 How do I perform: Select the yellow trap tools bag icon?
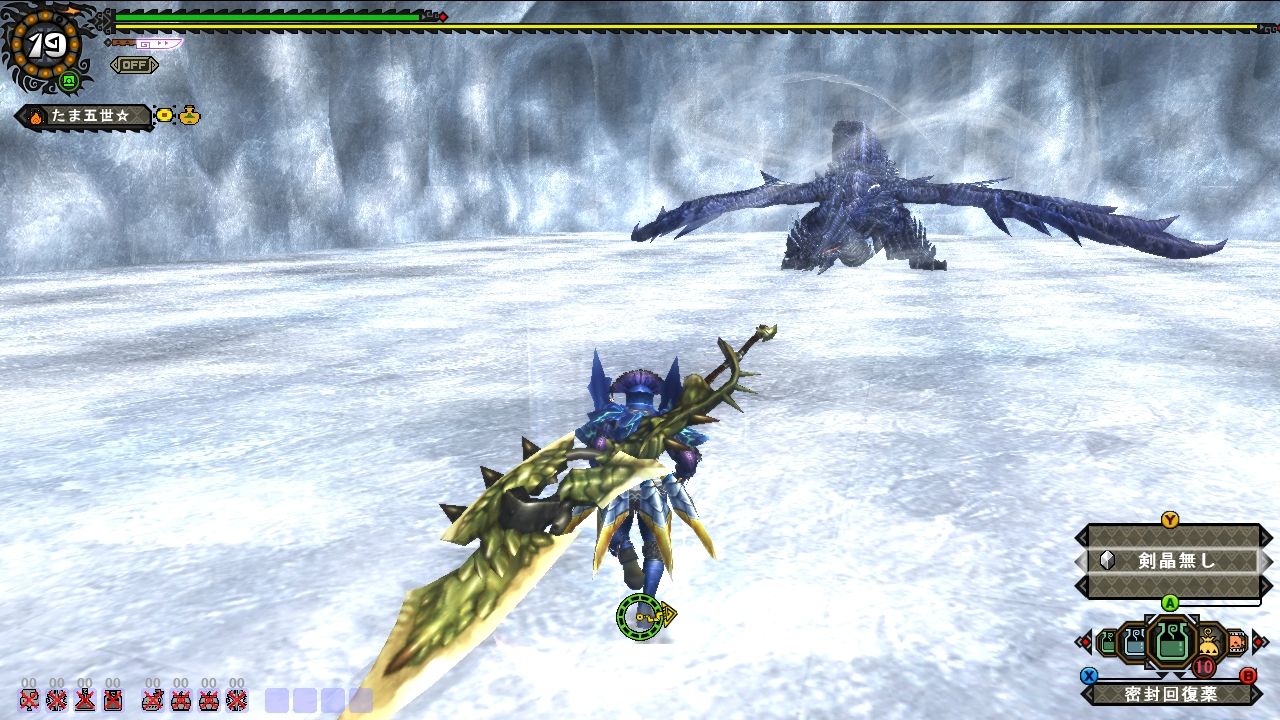[x=1207, y=643]
